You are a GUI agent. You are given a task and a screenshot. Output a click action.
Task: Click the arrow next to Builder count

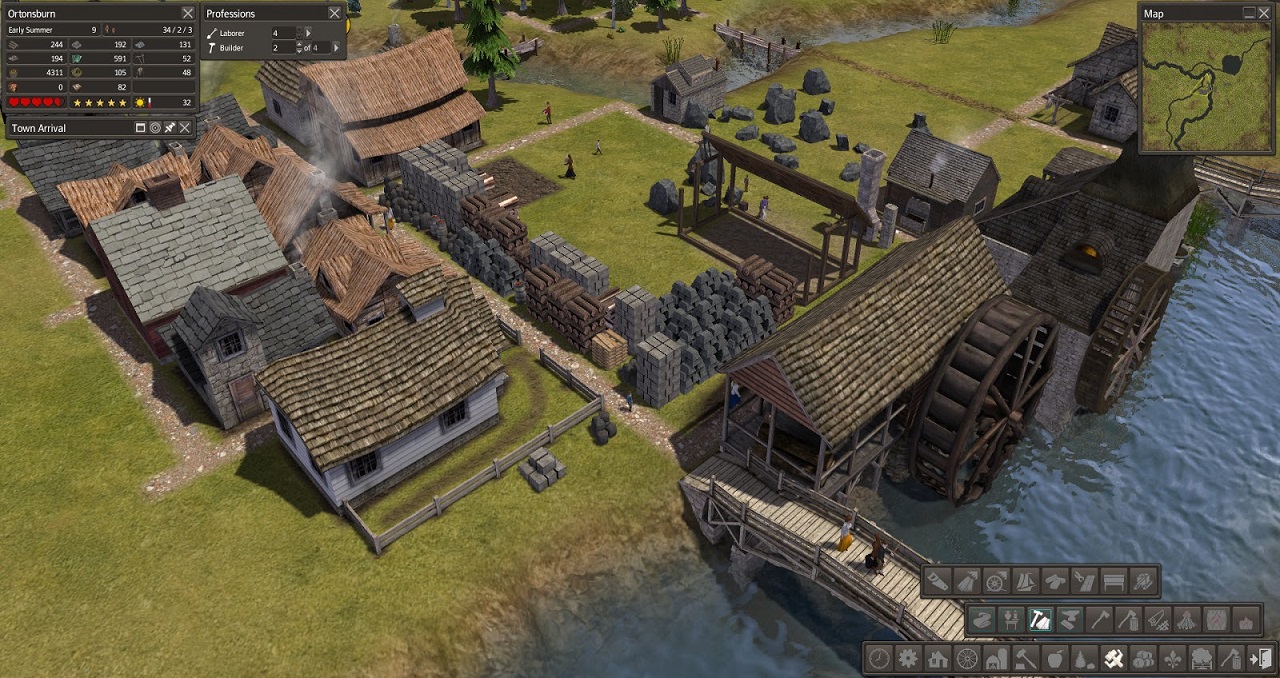tap(336, 47)
